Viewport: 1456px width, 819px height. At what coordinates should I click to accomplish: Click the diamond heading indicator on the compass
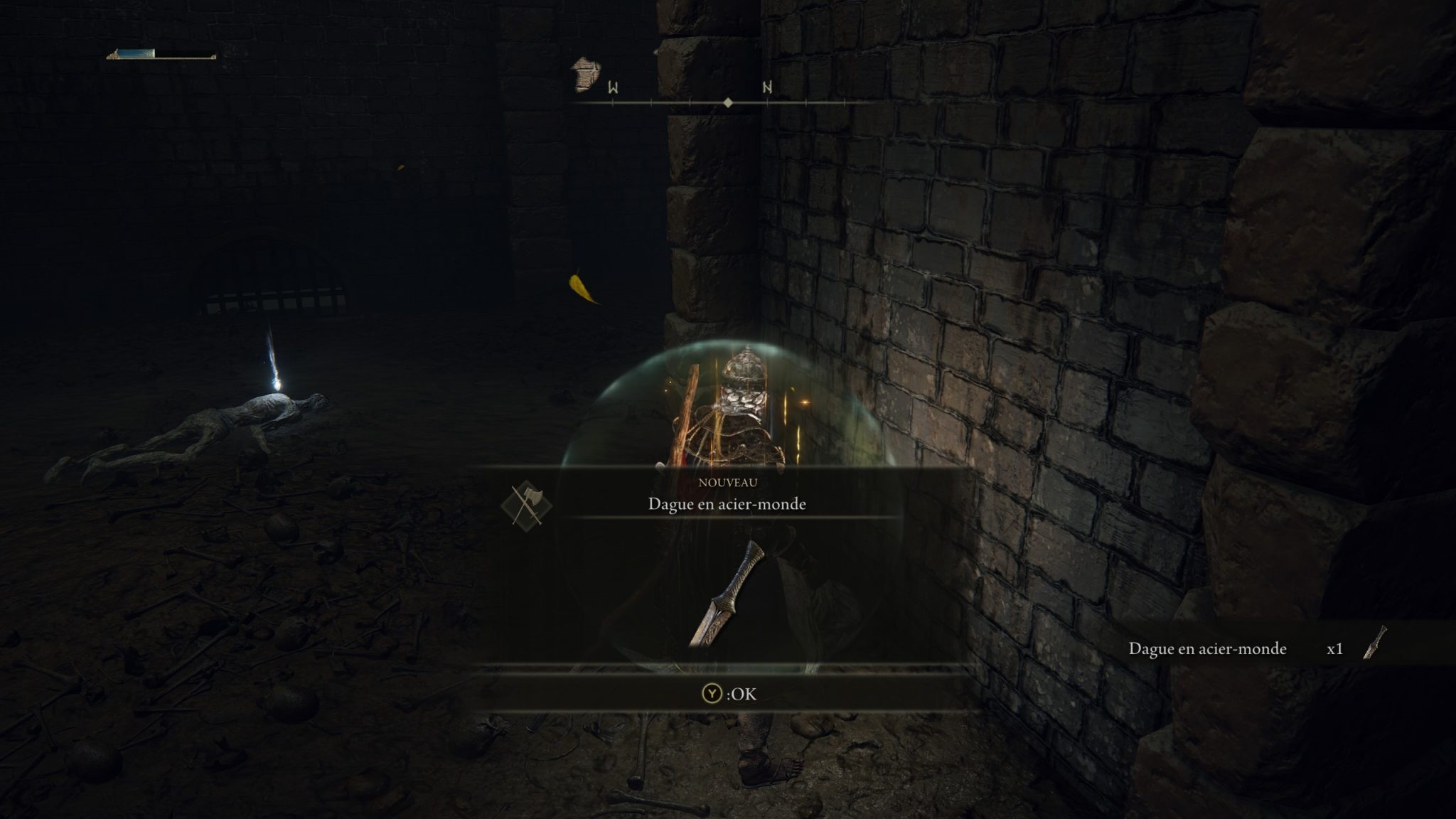(728, 104)
